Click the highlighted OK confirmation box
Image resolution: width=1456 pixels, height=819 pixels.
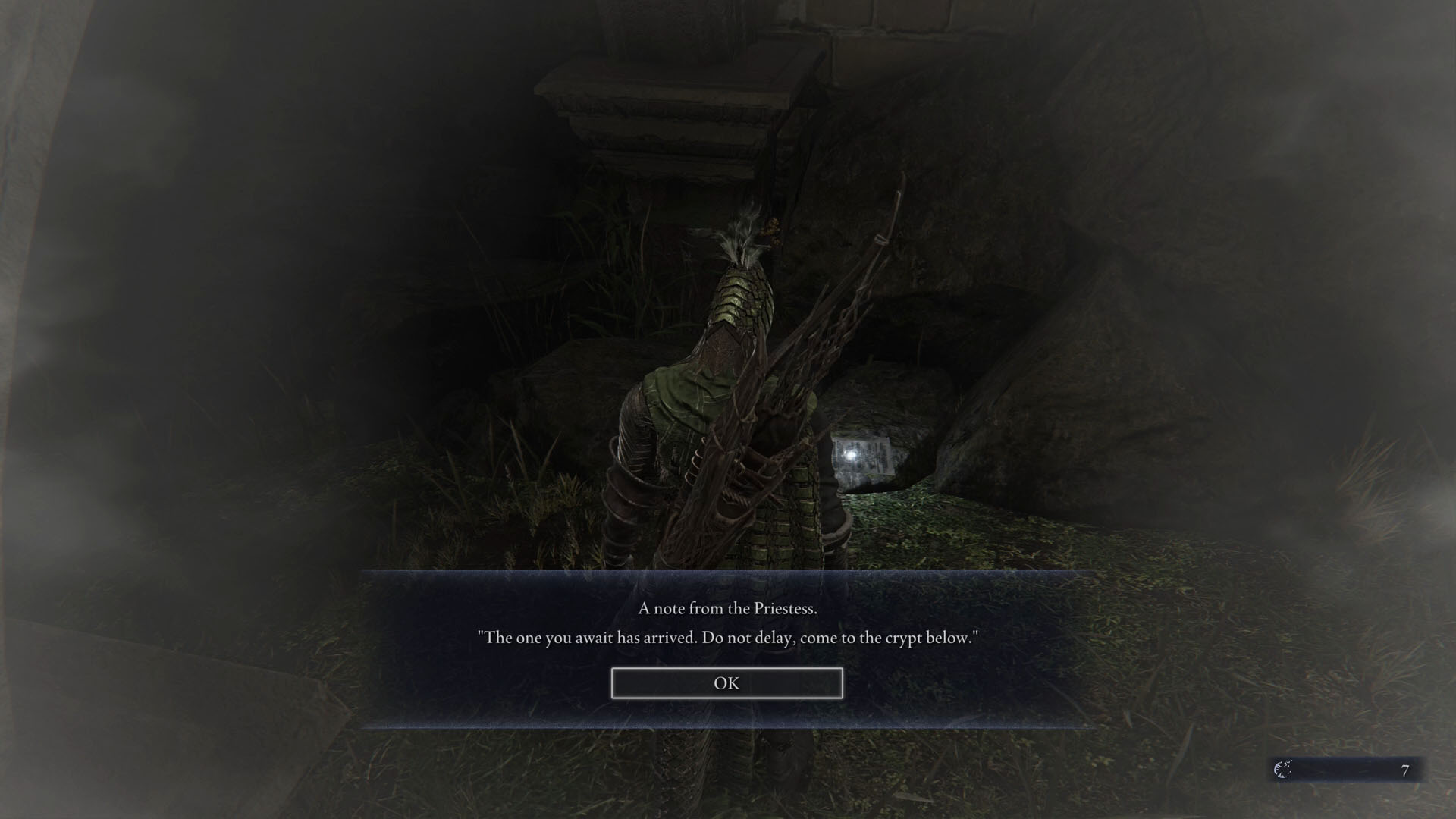tap(726, 682)
